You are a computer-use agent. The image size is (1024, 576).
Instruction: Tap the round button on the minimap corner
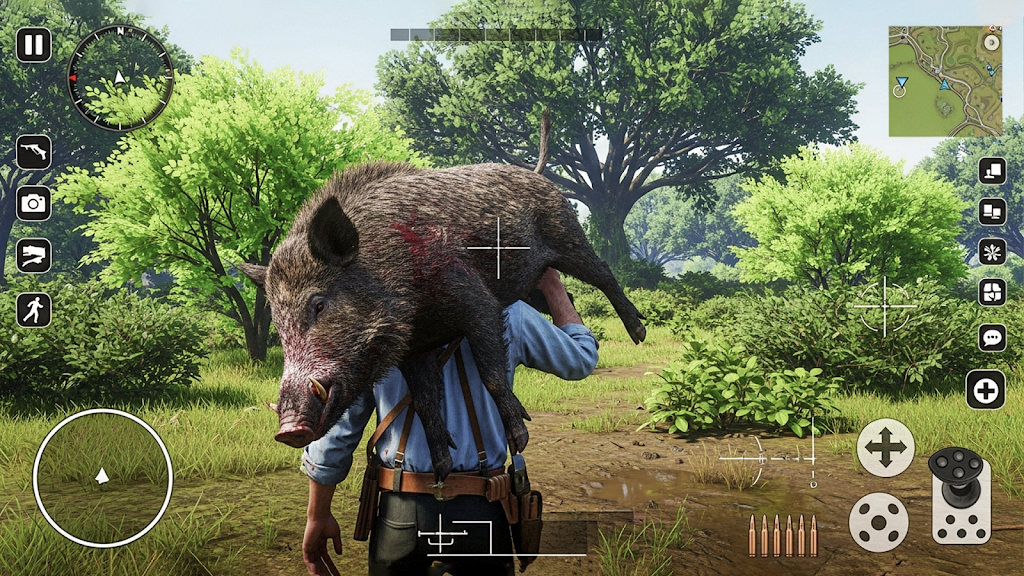990,43
